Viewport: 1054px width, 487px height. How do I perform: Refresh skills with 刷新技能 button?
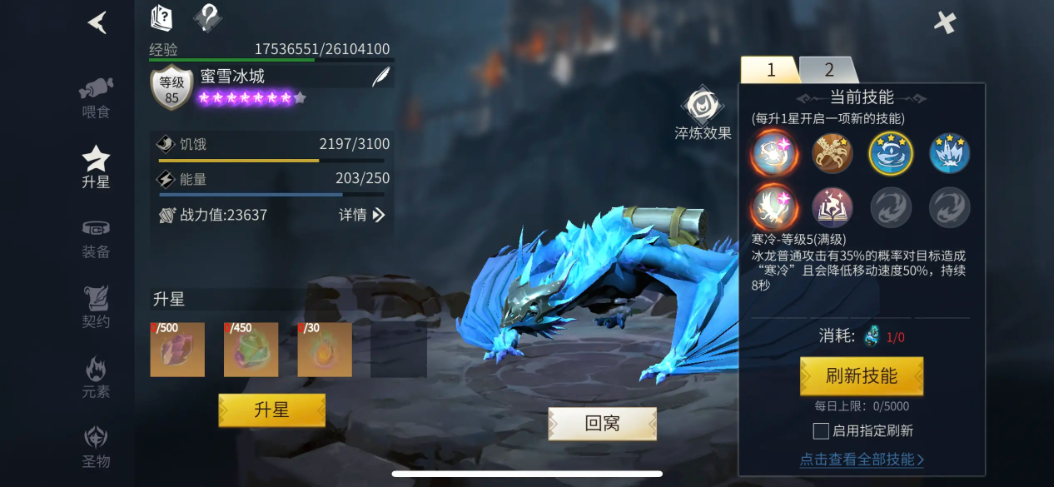pos(861,376)
